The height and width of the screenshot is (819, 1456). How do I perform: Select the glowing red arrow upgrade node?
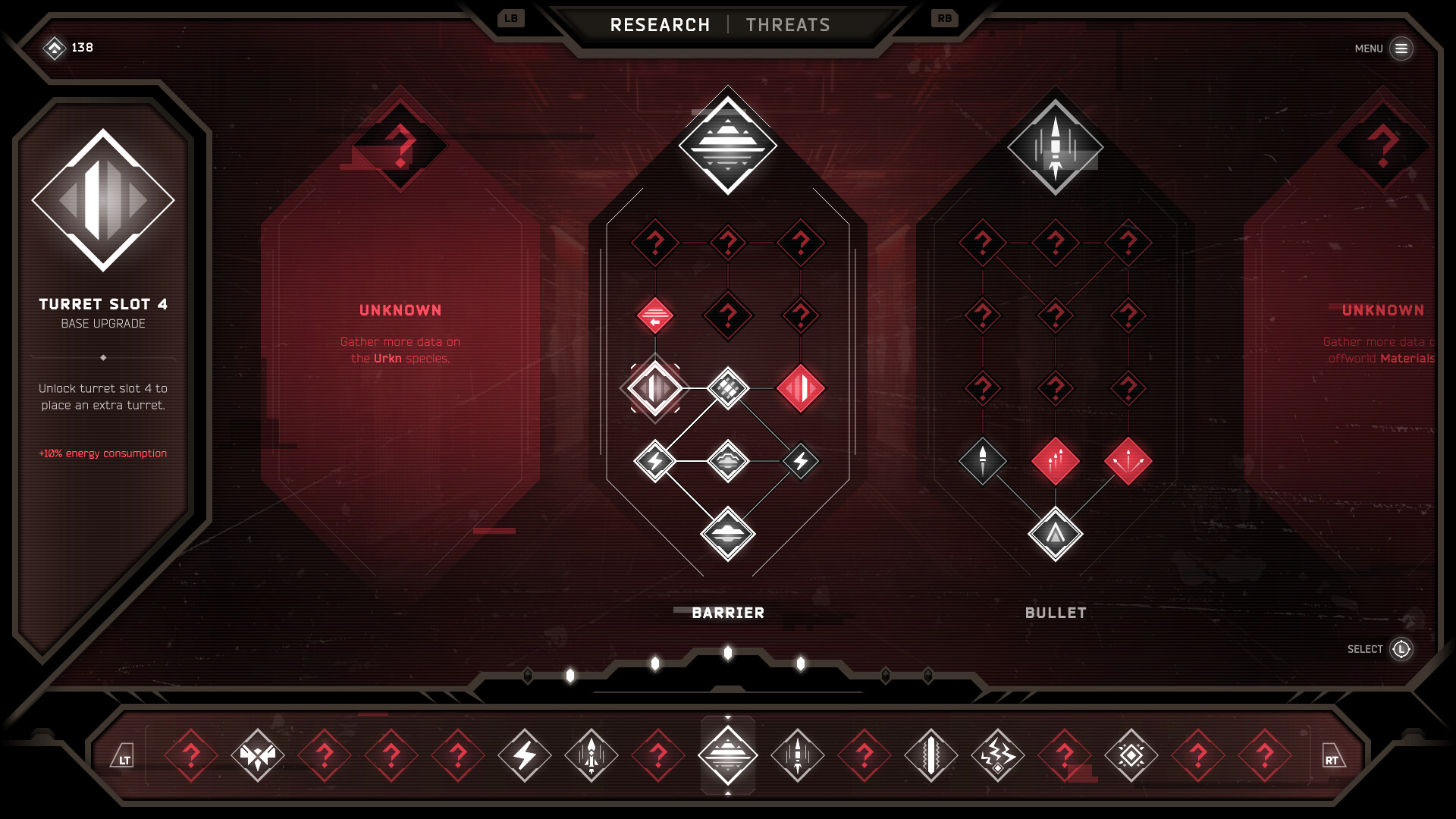[654, 316]
